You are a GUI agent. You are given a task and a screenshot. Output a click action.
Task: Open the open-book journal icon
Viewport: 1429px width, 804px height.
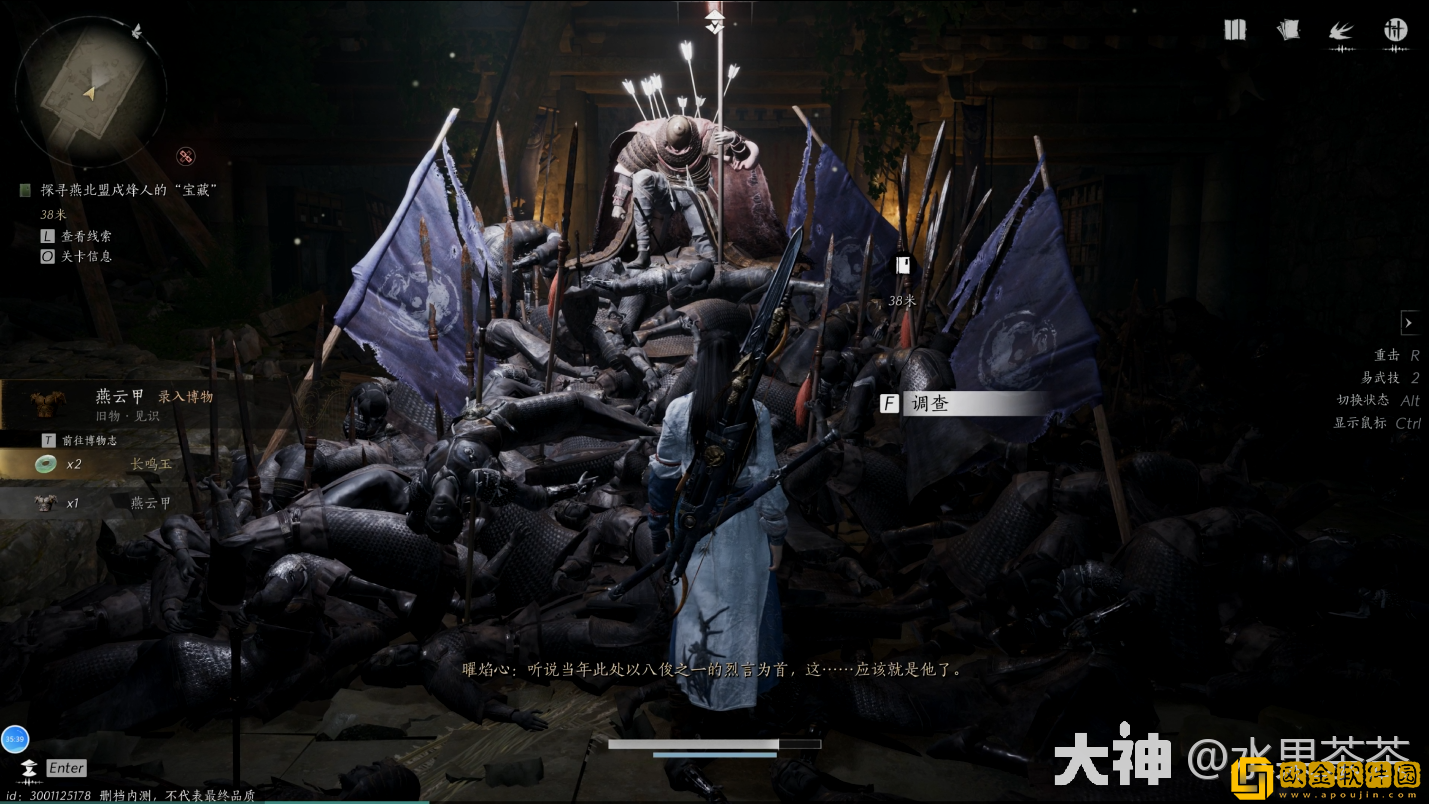click(x=1235, y=30)
